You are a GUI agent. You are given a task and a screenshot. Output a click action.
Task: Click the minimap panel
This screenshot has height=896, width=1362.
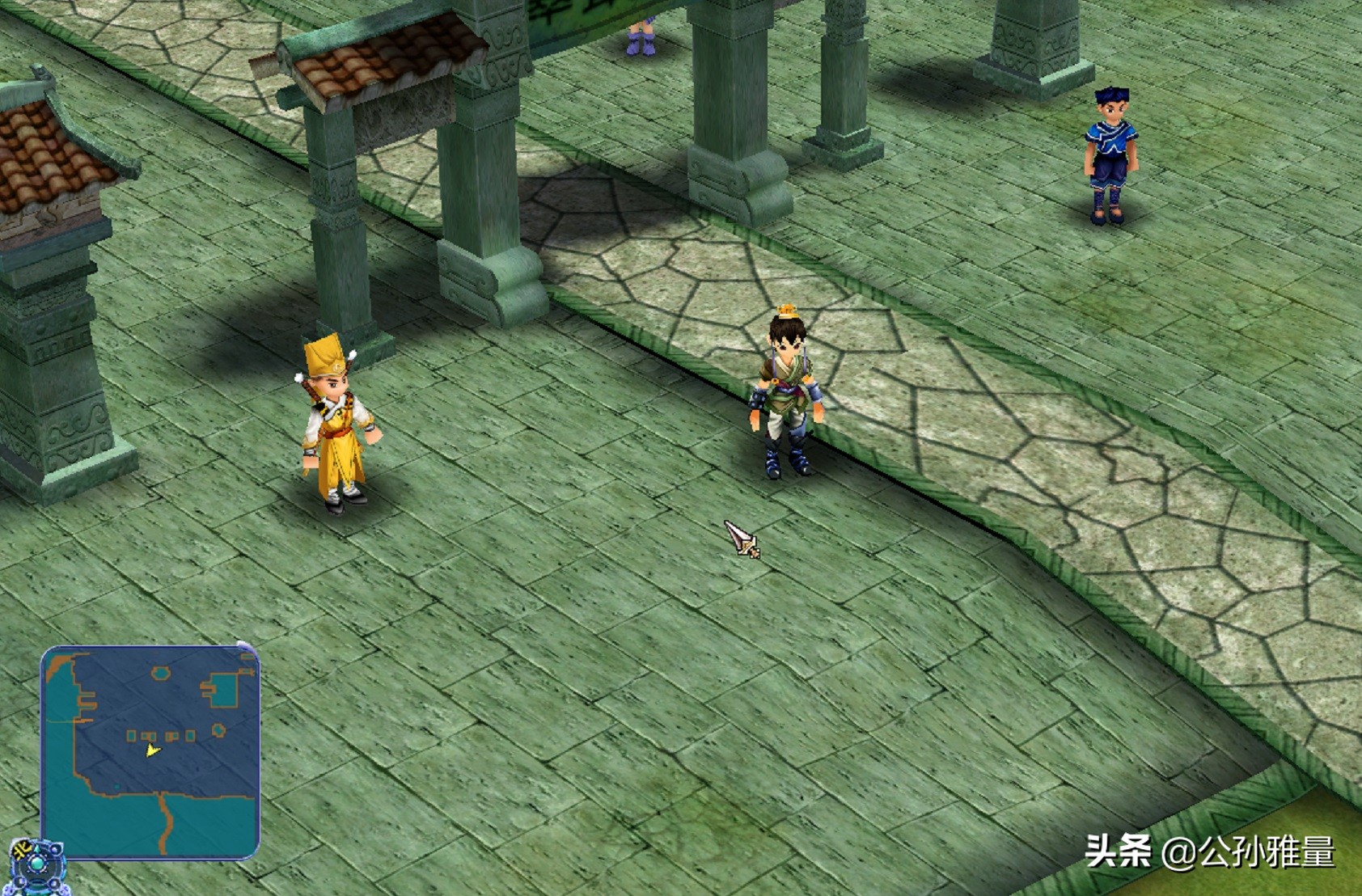pyautogui.click(x=150, y=751)
